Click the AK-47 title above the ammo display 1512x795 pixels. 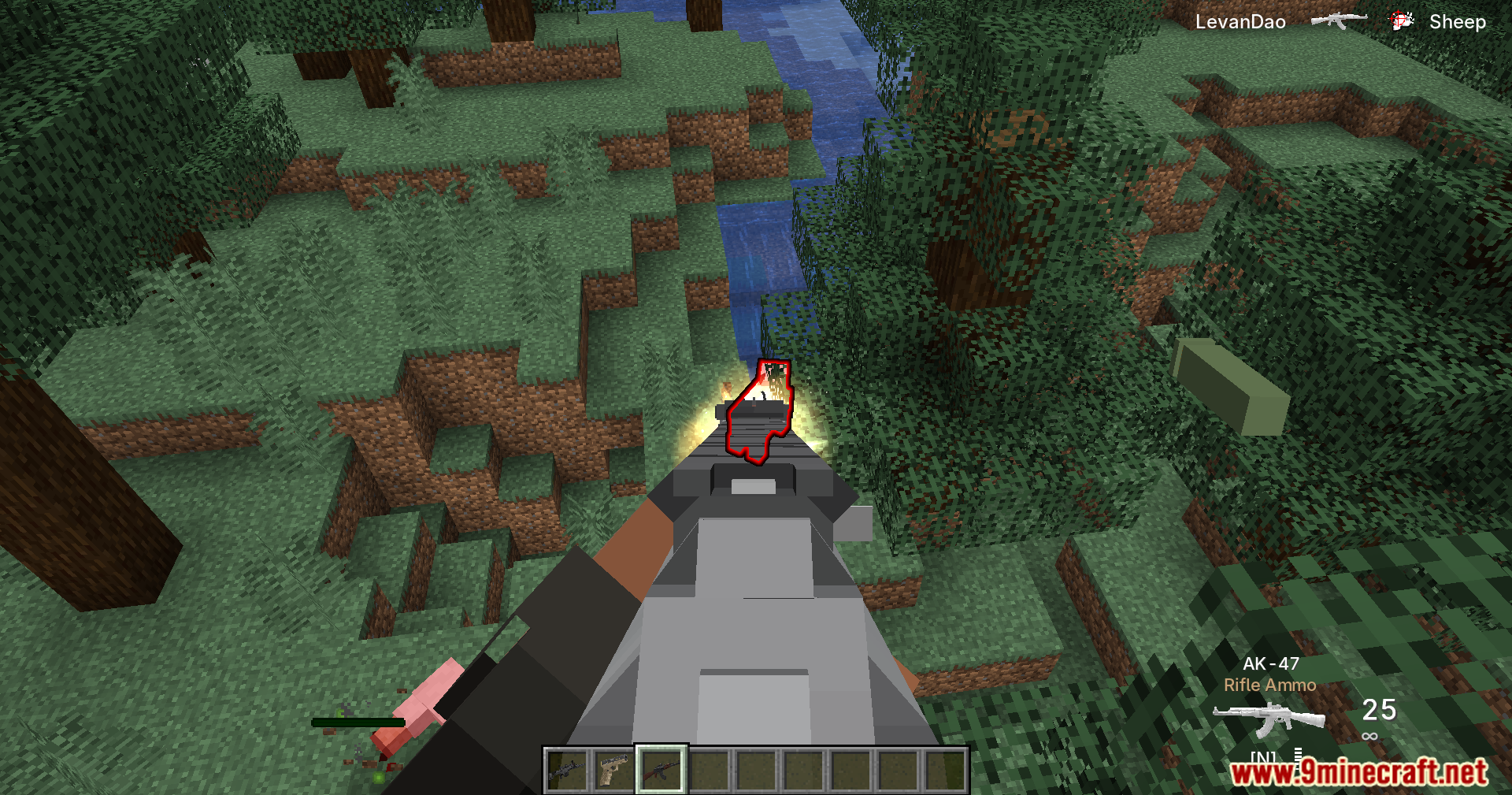(x=1270, y=664)
